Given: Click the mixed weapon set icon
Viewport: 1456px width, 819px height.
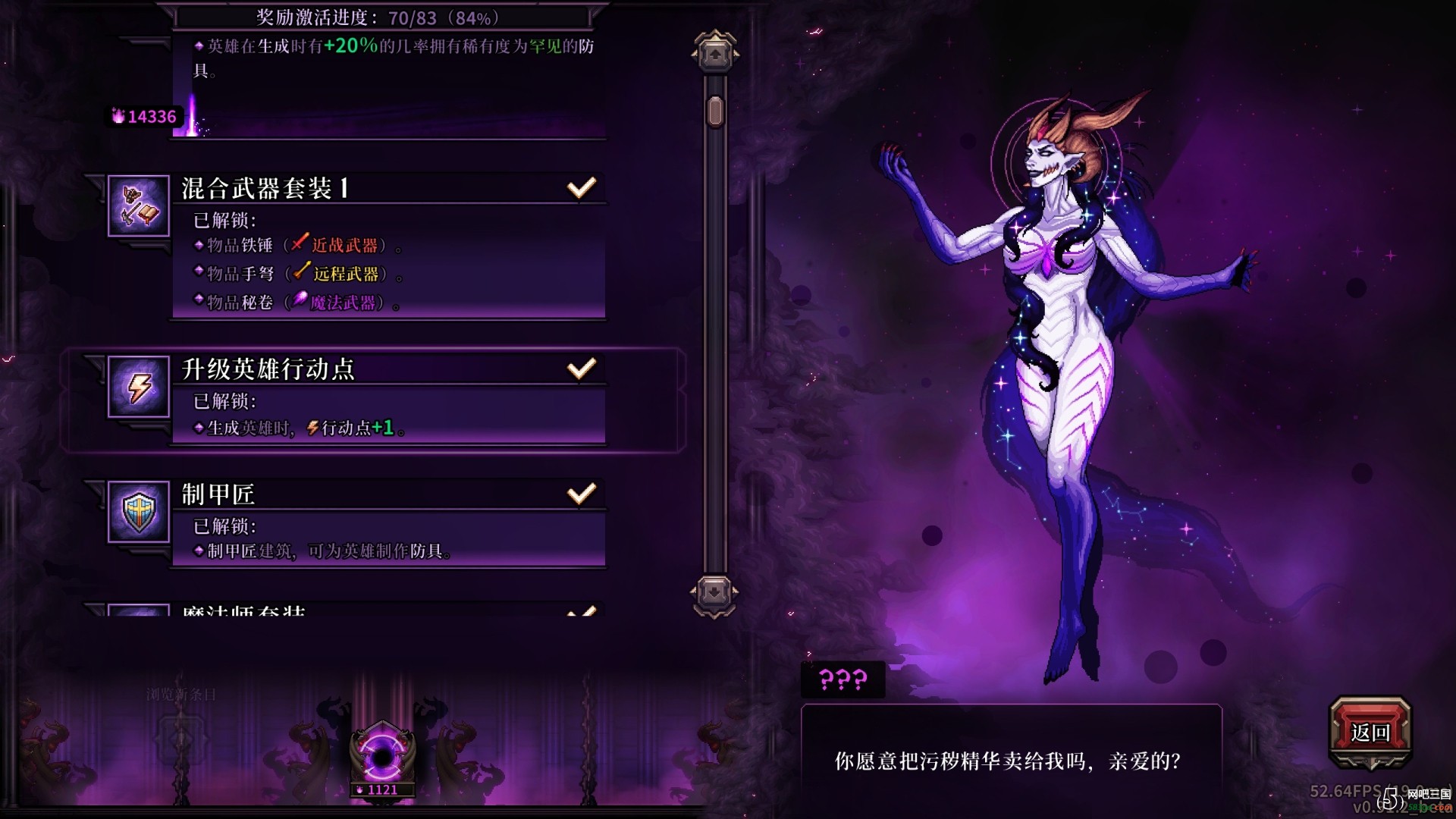Looking at the screenshot, I should 139,206.
